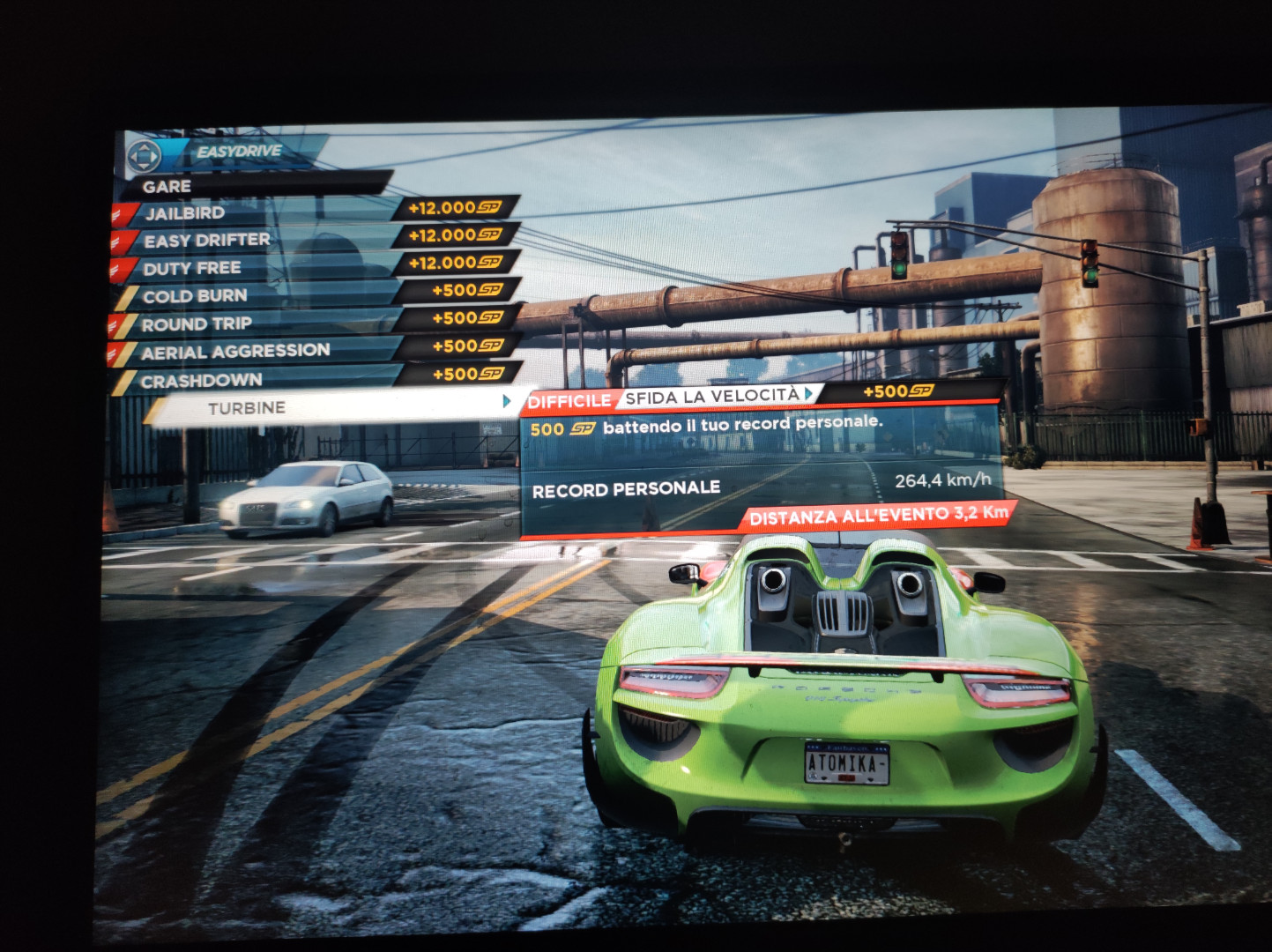Select the Duty Free race
The height and width of the screenshot is (952, 1272).
pos(191,268)
